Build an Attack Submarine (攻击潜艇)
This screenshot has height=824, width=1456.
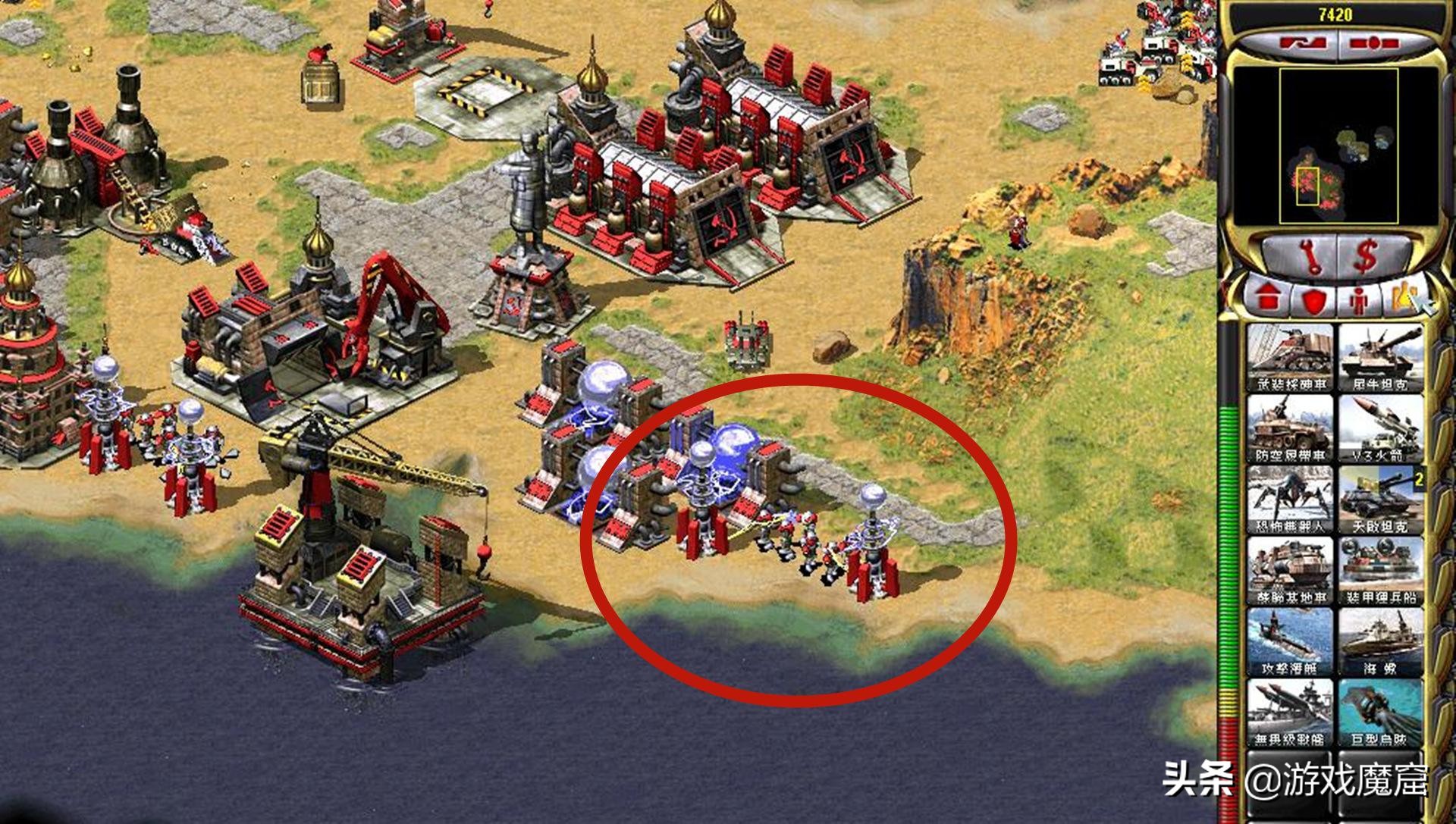pos(1290,641)
